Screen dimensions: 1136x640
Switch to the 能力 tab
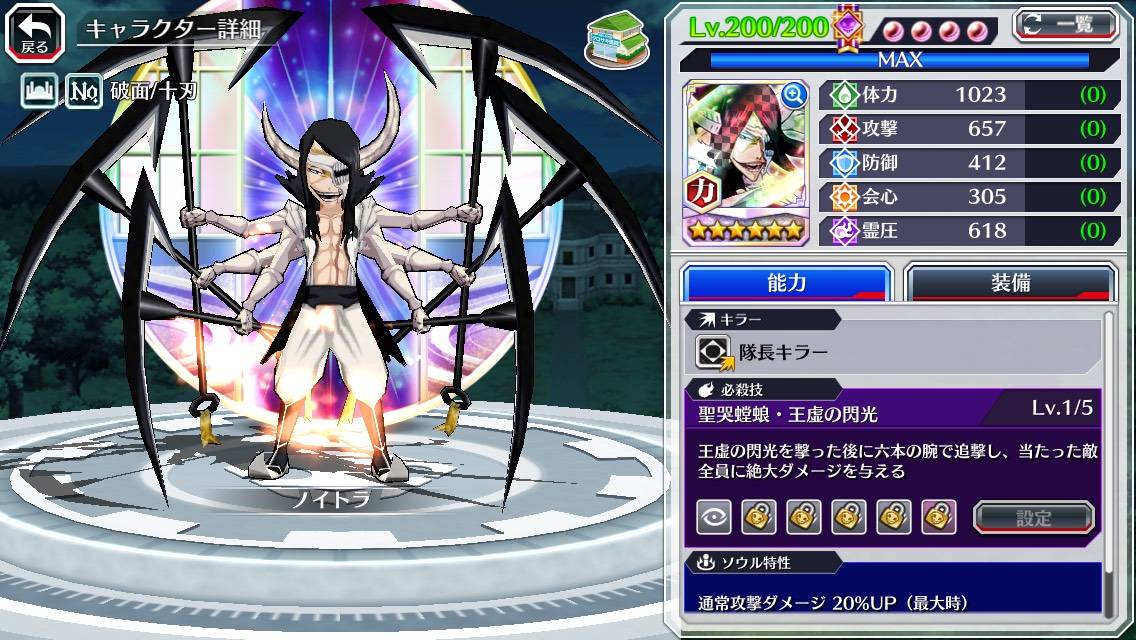click(786, 283)
